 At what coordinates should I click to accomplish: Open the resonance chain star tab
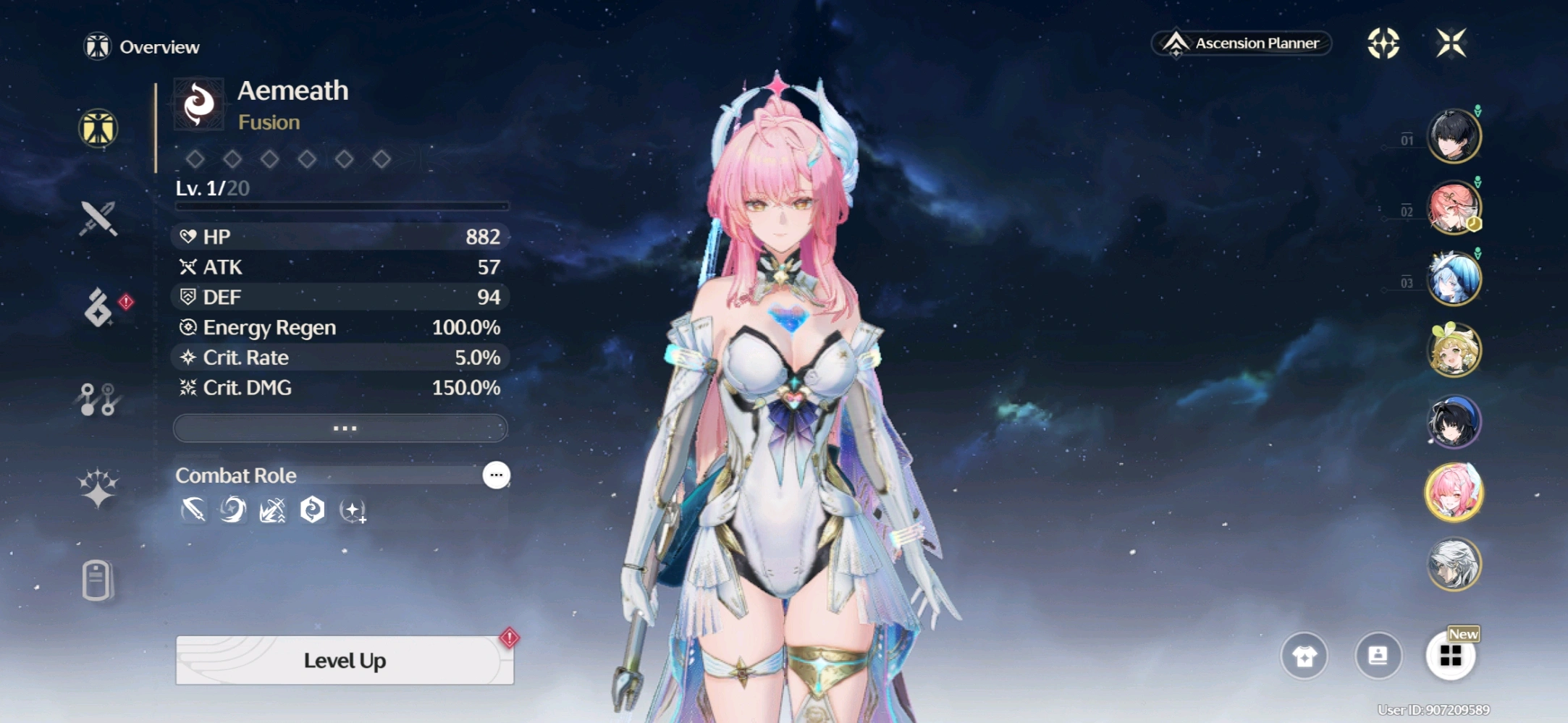point(98,489)
